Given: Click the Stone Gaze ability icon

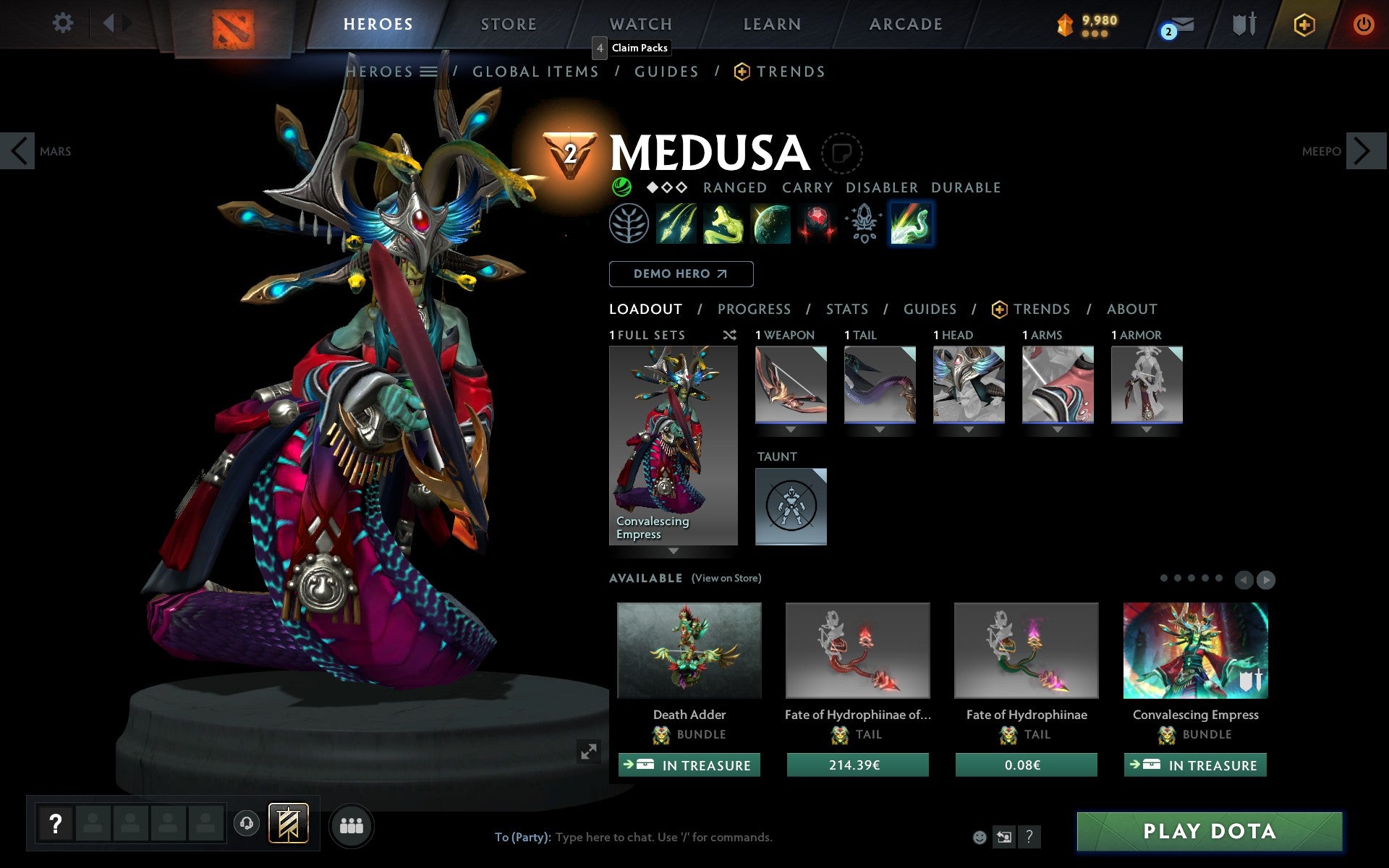Looking at the screenshot, I should [x=770, y=224].
